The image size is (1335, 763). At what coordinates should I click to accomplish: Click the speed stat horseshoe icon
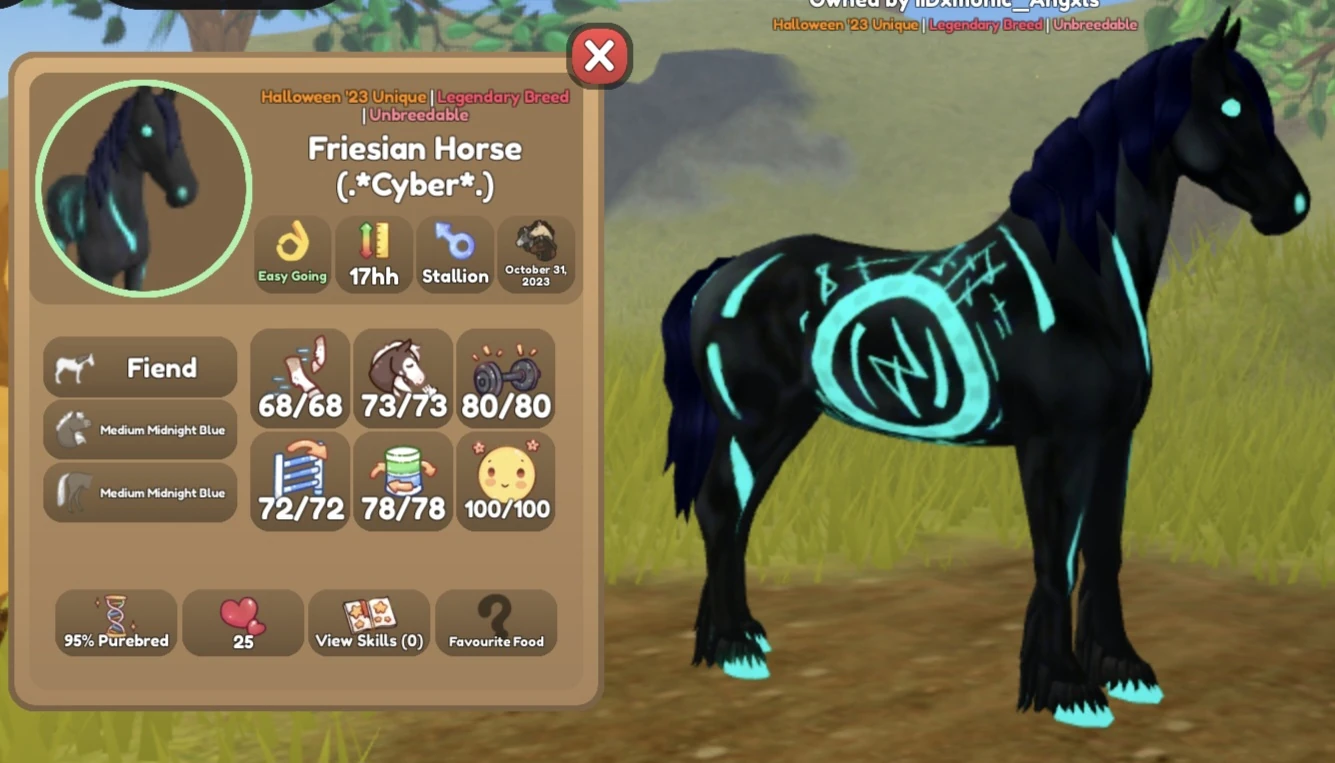(x=299, y=378)
